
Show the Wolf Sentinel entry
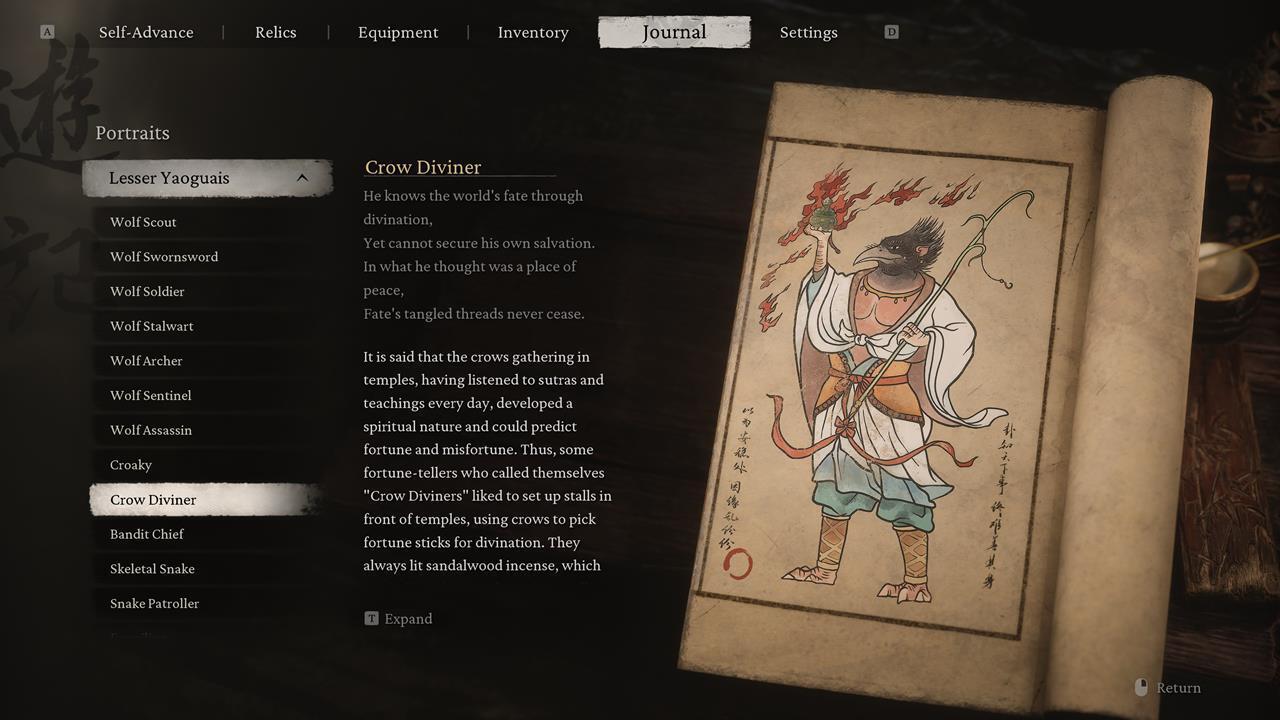151,395
